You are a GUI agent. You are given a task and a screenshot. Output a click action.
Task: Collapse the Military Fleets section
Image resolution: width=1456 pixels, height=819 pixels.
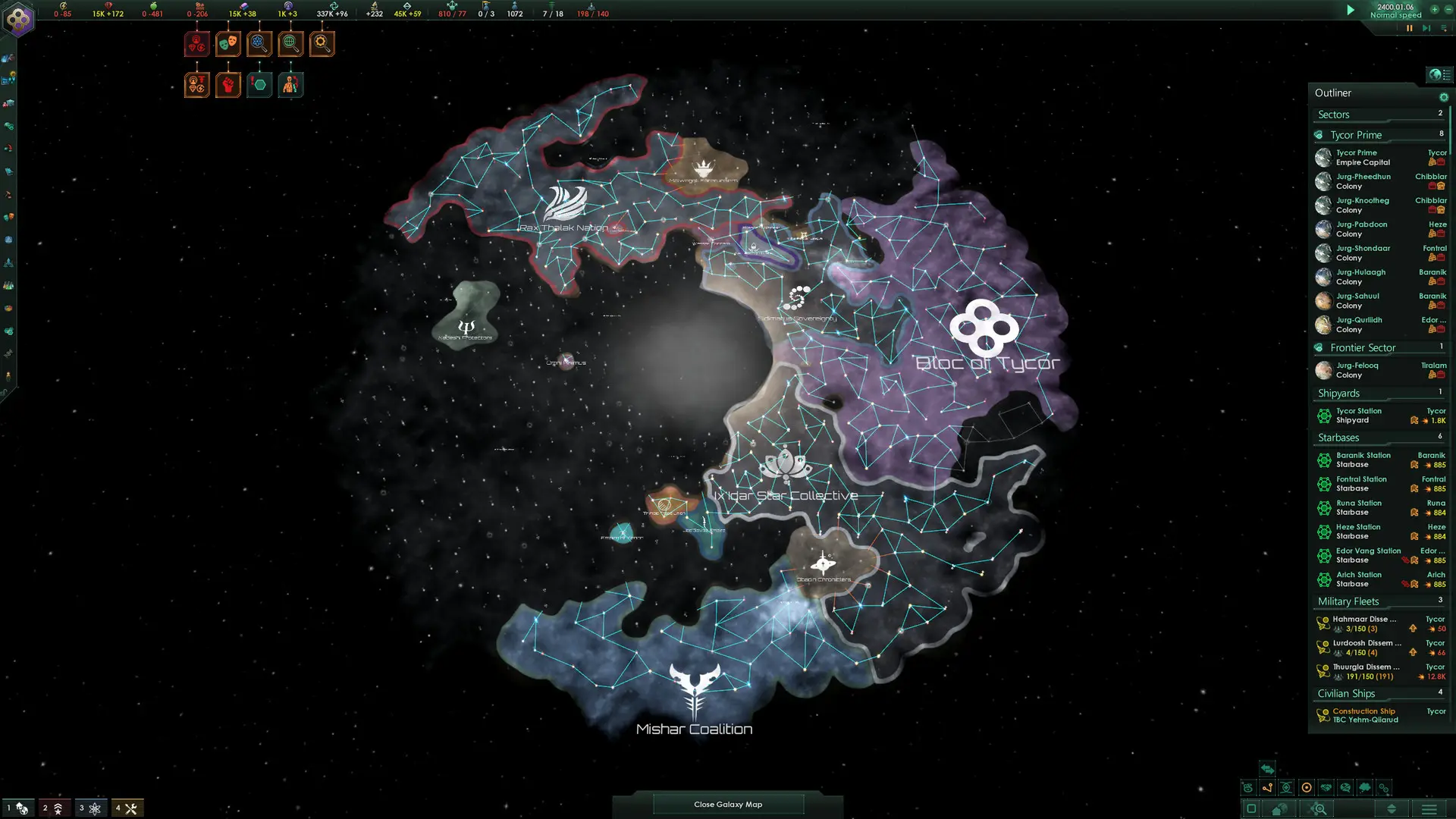coord(1348,601)
